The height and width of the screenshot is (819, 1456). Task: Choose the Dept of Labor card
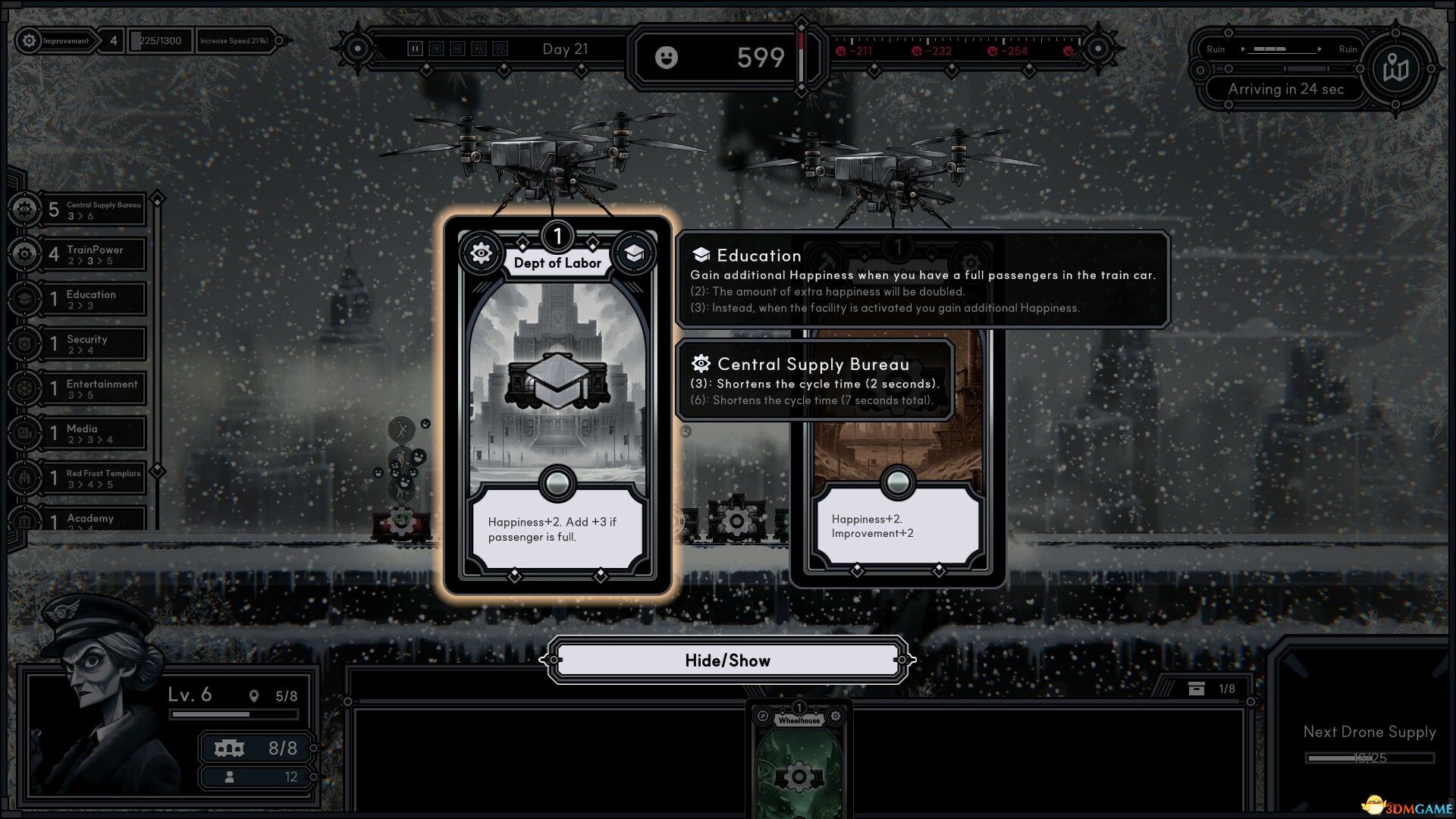pyautogui.click(x=557, y=402)
